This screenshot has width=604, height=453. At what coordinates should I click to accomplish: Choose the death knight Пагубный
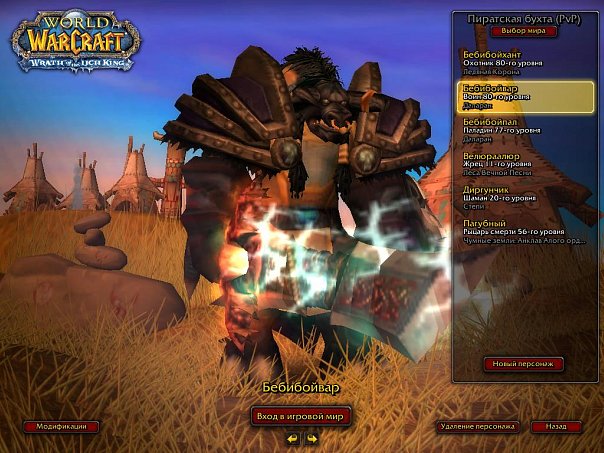pos(525,232)
